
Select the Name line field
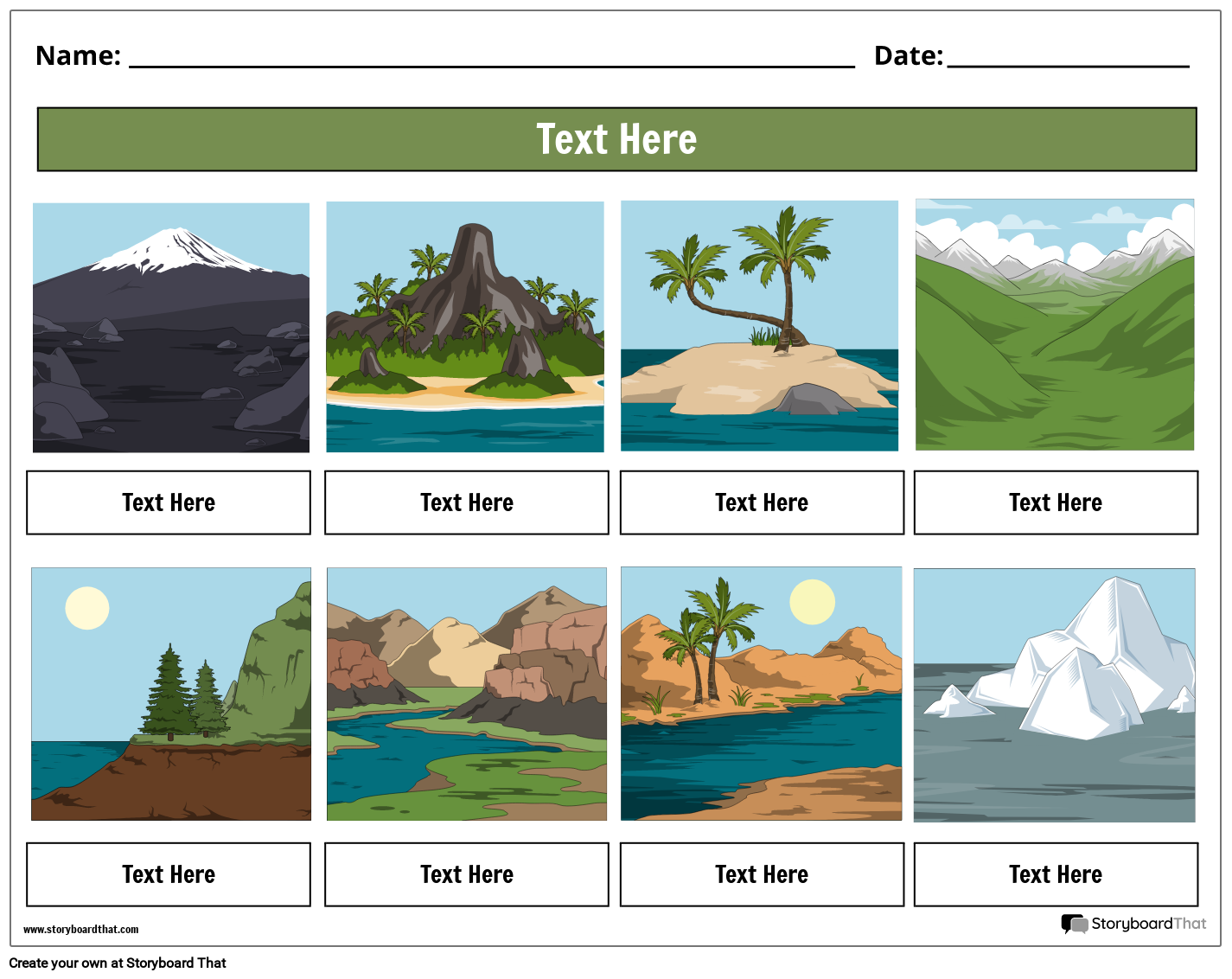coord(491,57)
